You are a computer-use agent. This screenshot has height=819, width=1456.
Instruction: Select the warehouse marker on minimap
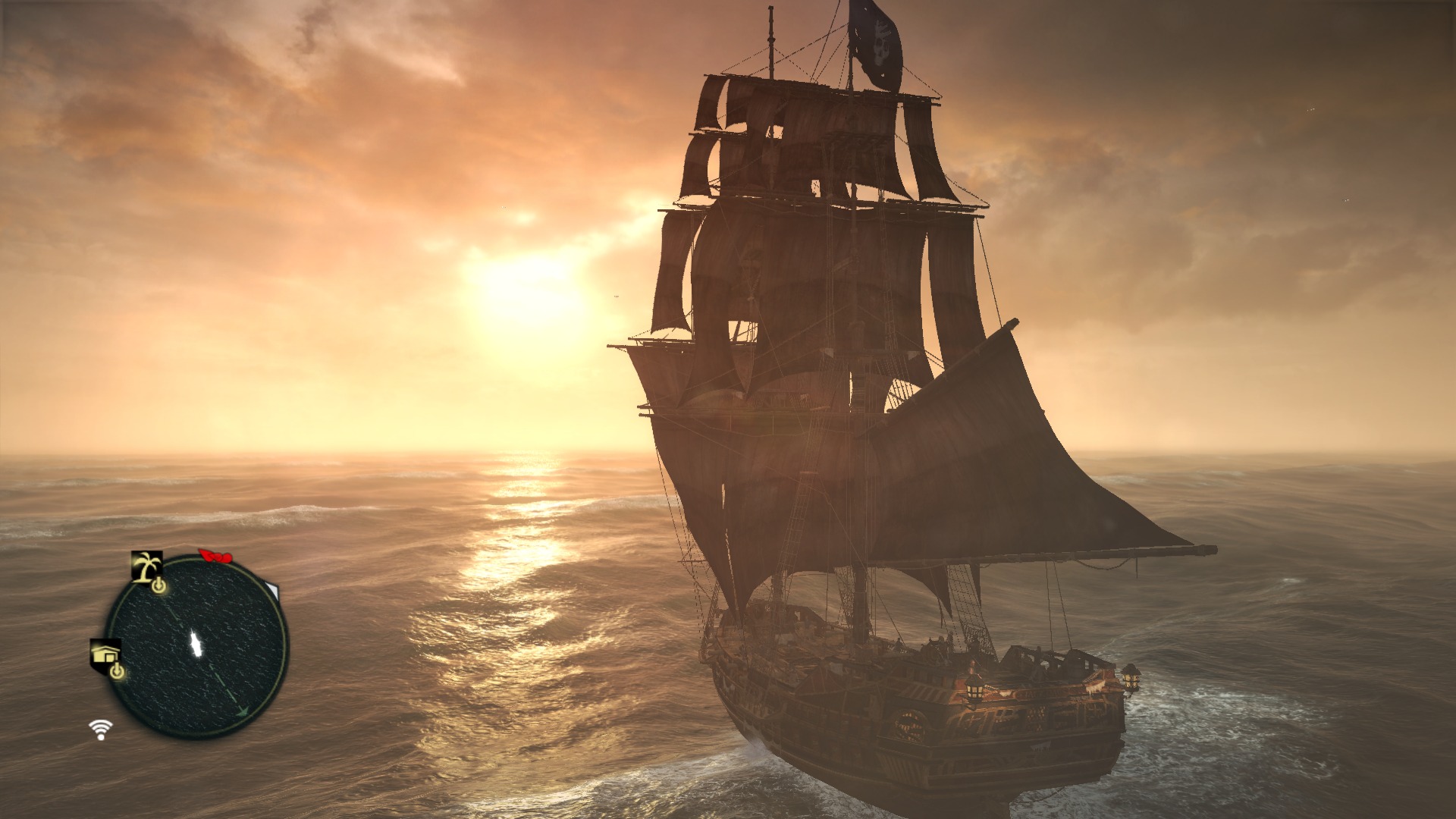(105, 653)
